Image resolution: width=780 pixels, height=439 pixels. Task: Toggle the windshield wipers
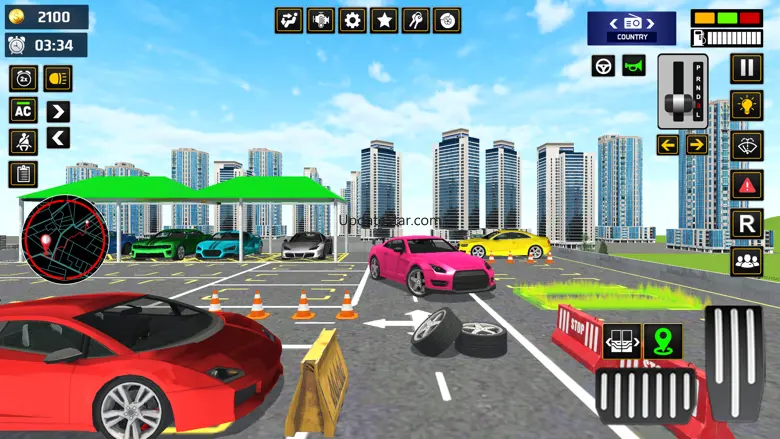(746, 145)
